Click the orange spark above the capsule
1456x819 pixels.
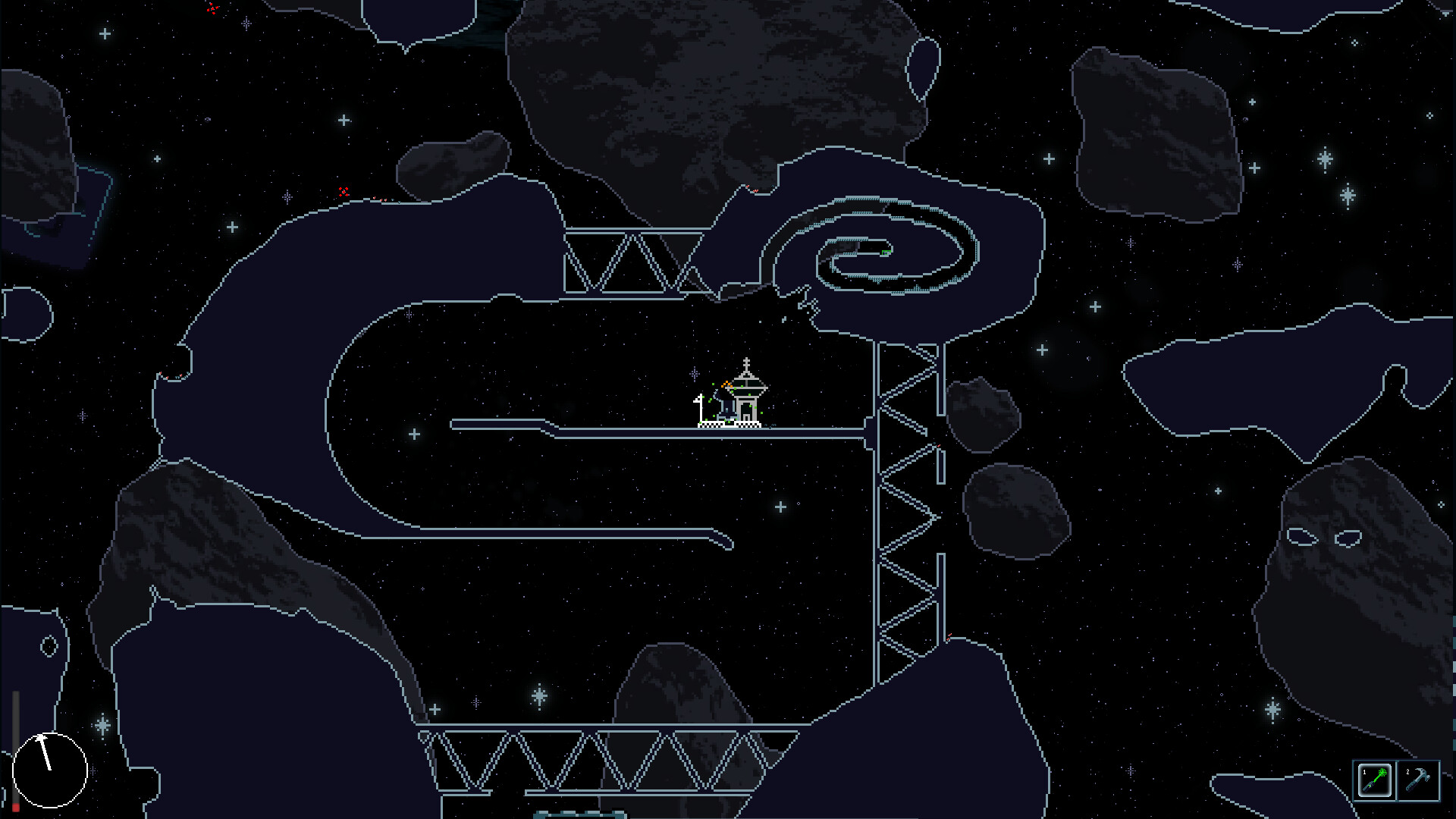tap(726, 384)
